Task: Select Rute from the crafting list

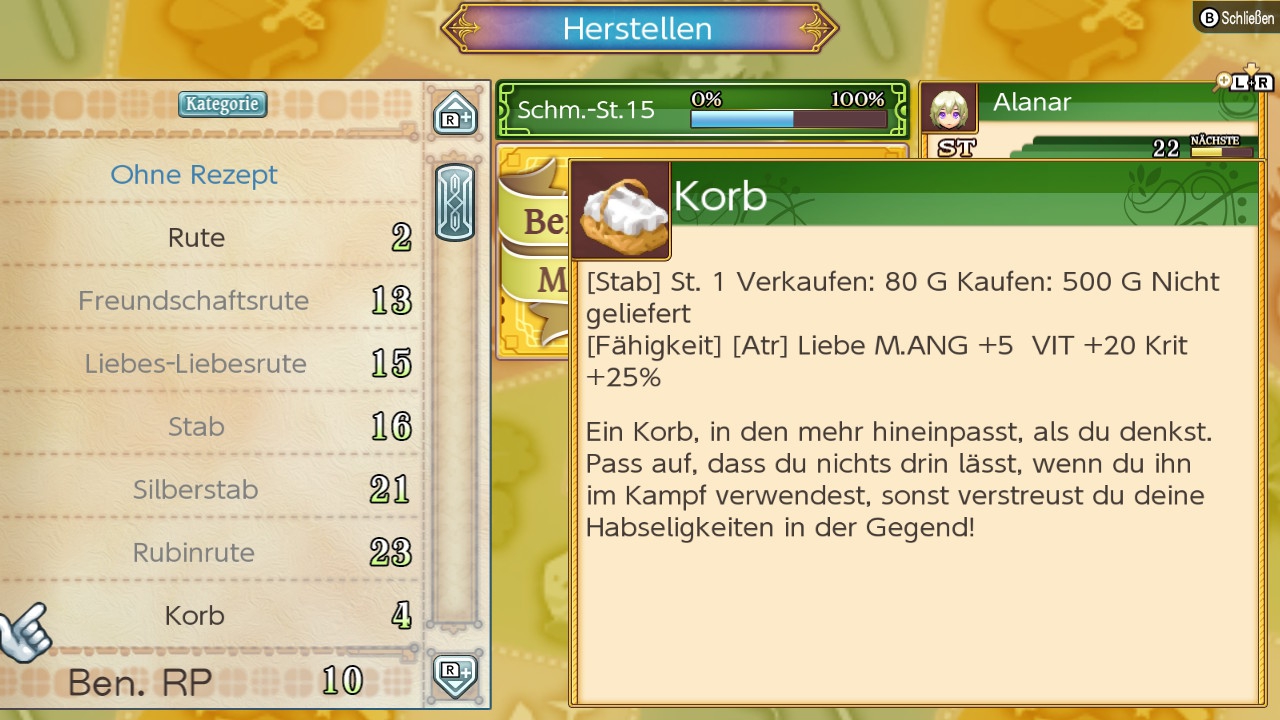Action: tap(197, 237)
